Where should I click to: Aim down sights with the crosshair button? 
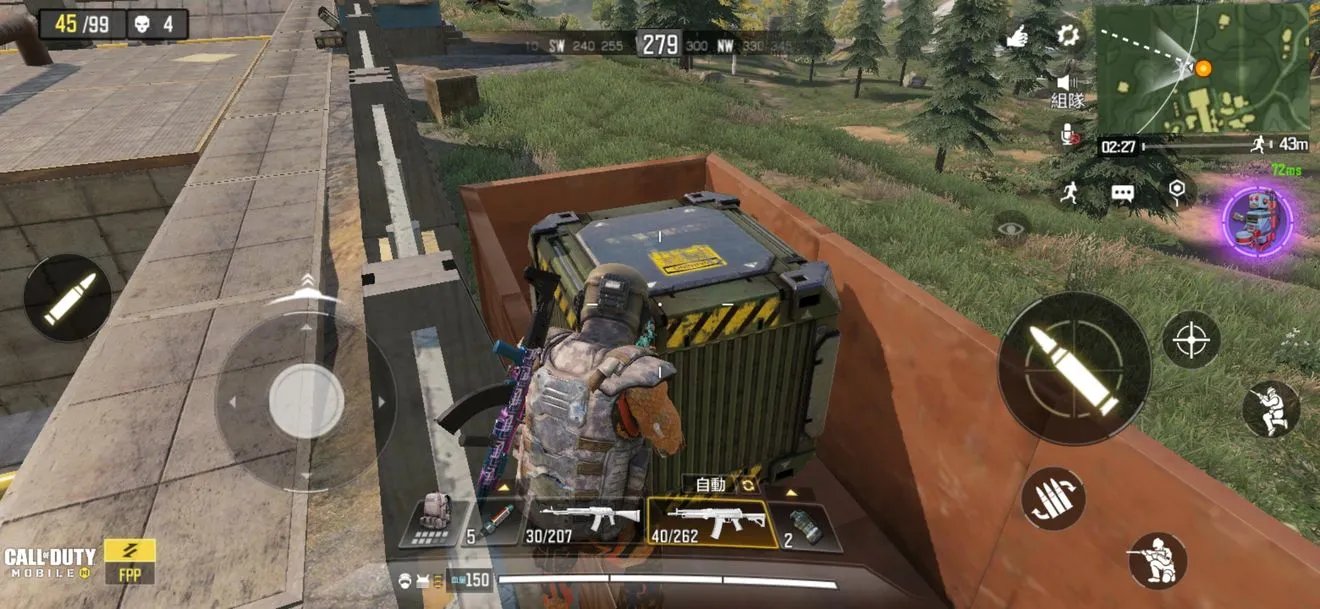(x=1191, y=340)
